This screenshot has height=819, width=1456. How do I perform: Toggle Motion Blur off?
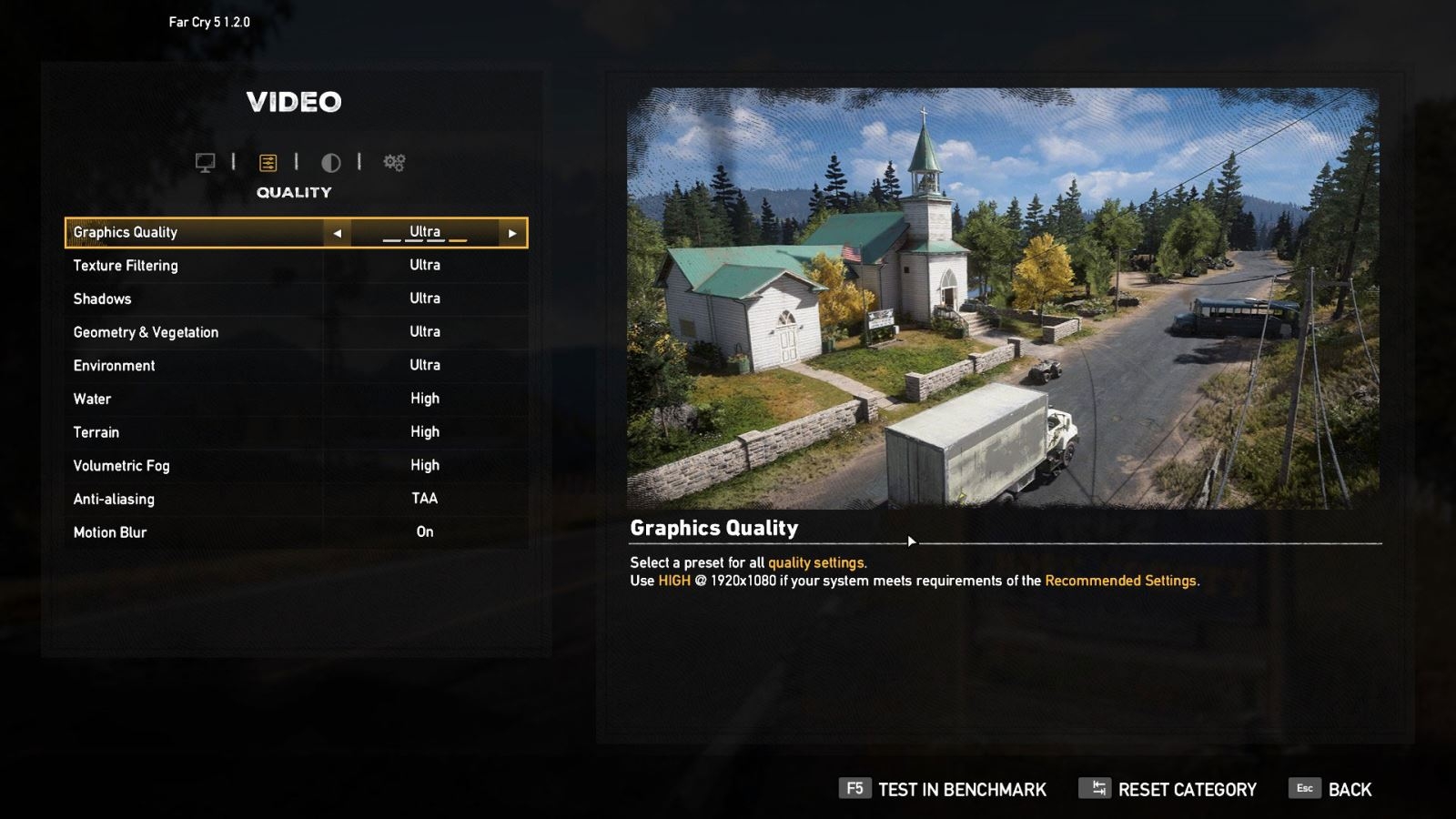(x=424, y=531)
